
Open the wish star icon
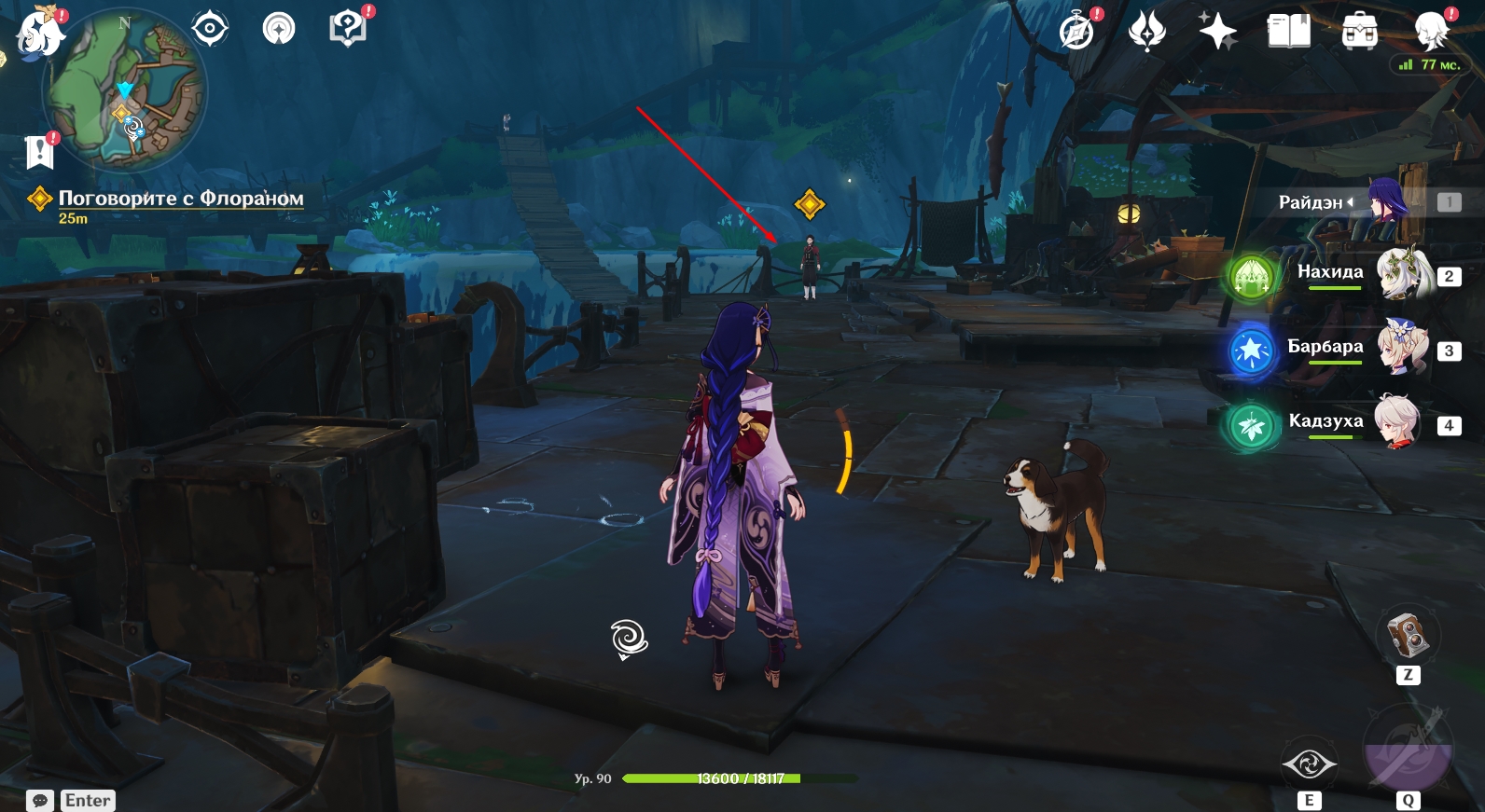coord(1217,32)
